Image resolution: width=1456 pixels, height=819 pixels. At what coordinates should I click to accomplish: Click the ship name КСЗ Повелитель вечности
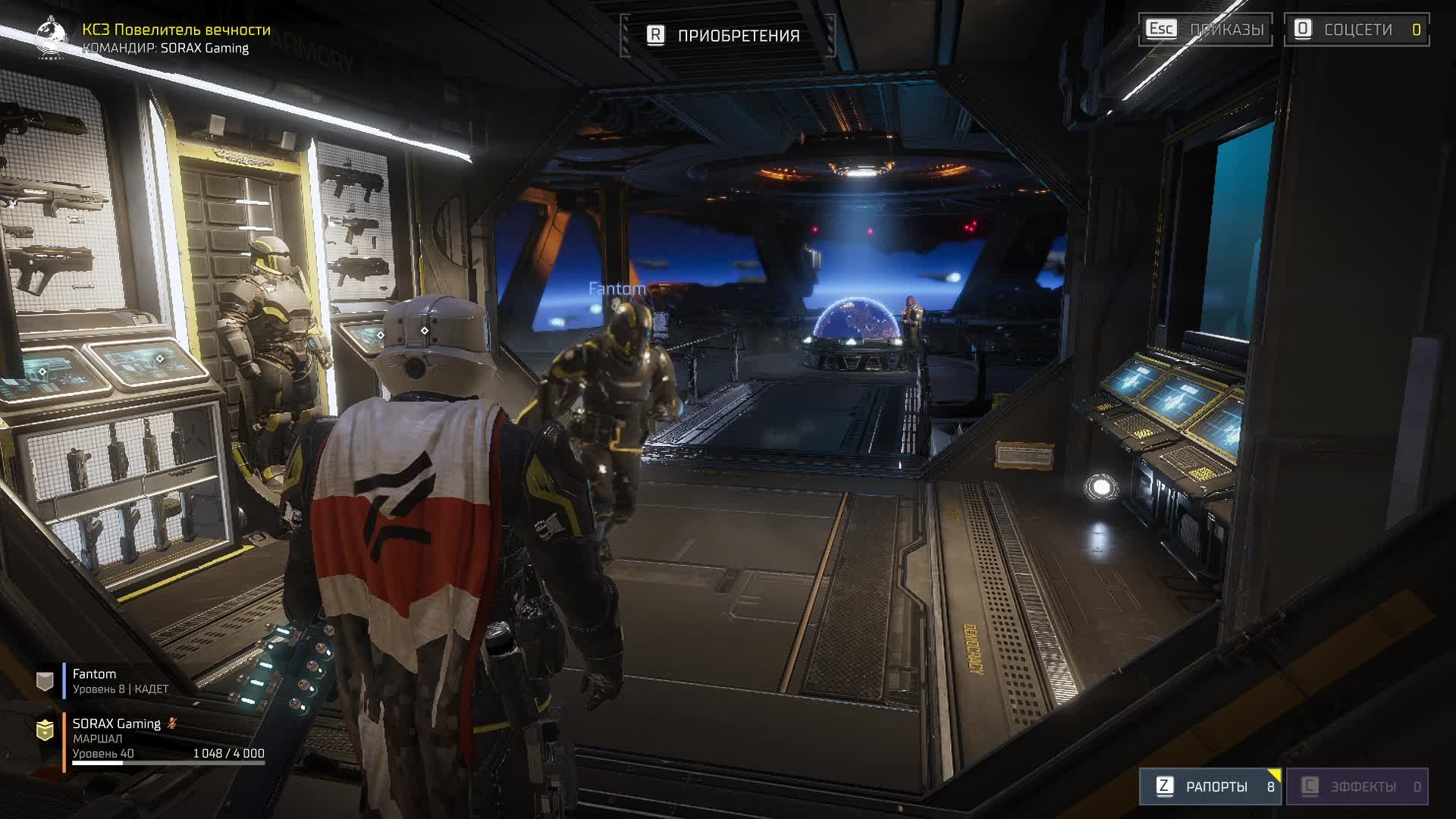[176, 30]
